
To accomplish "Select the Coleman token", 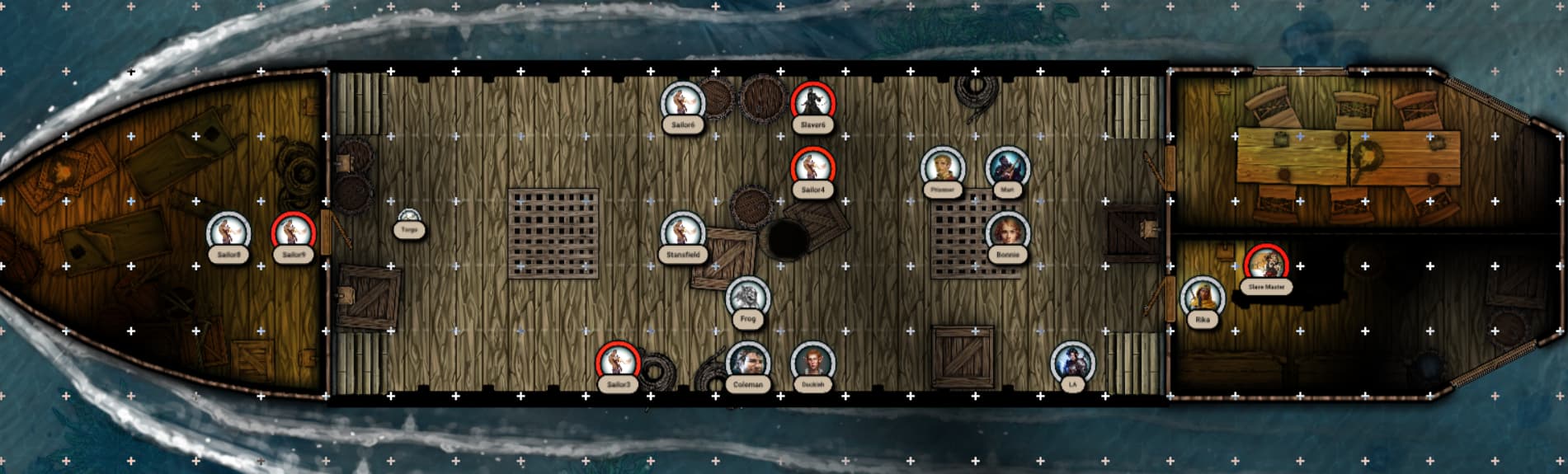I will 747,362.
